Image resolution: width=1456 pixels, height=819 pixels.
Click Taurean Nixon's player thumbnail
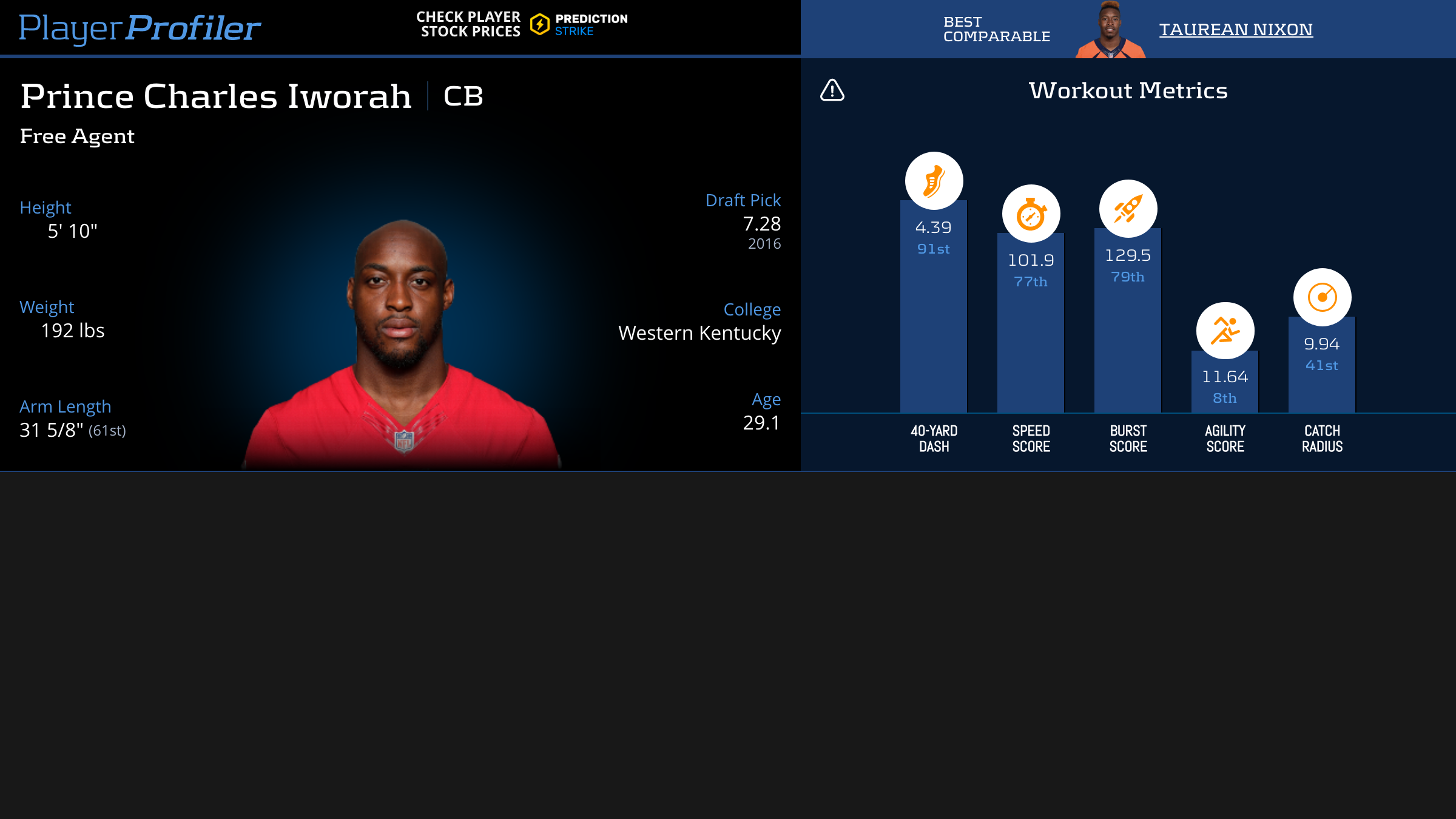click(1110, 30)
